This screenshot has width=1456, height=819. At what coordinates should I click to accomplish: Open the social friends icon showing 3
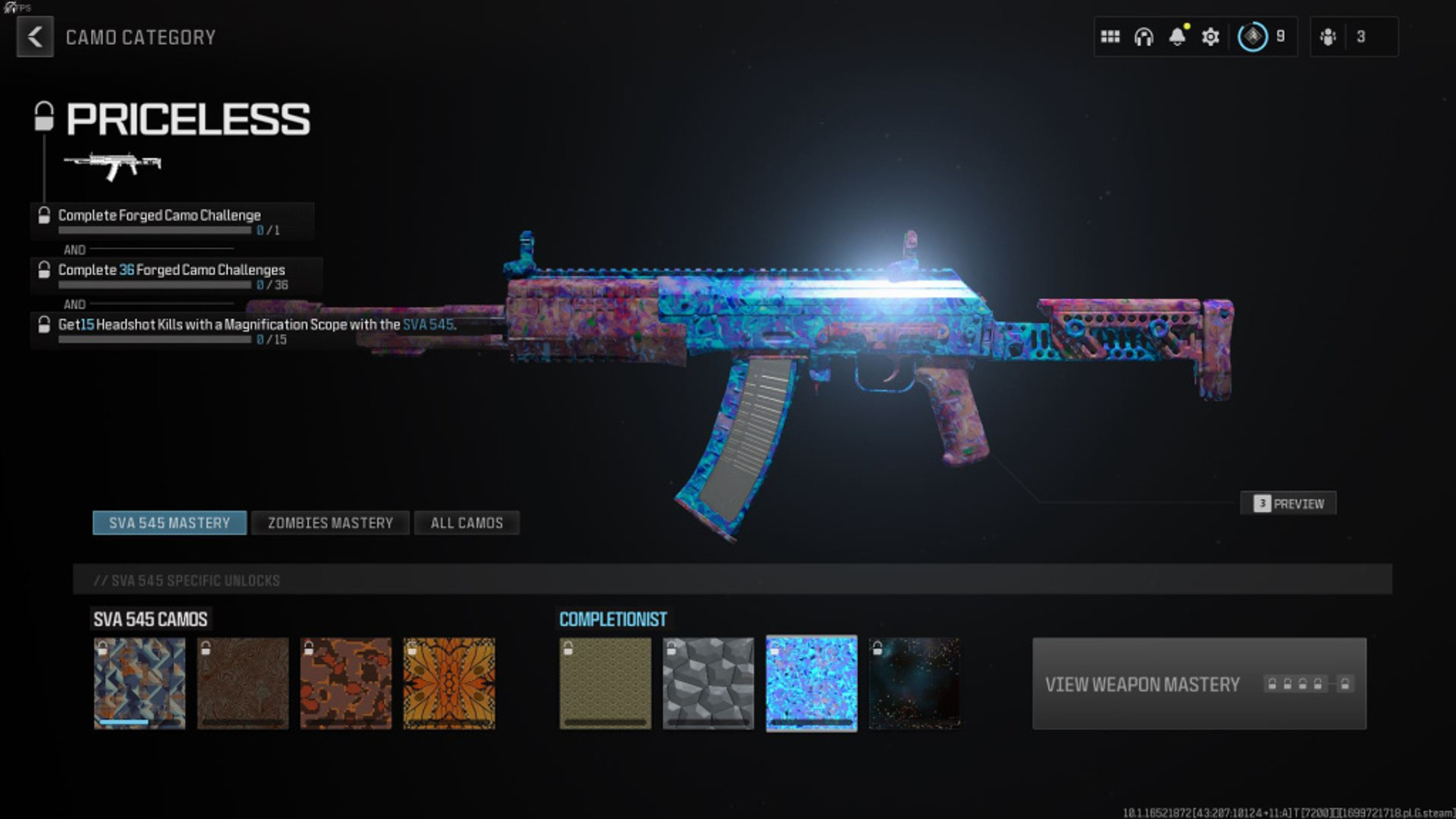coord(1328,37)
